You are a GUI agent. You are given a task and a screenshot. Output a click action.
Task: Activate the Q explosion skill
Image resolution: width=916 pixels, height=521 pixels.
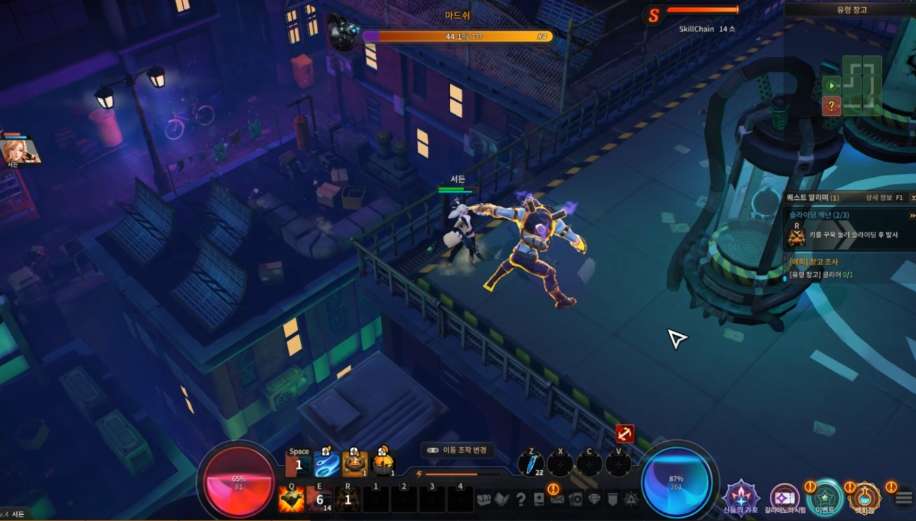tap(291, 498)
